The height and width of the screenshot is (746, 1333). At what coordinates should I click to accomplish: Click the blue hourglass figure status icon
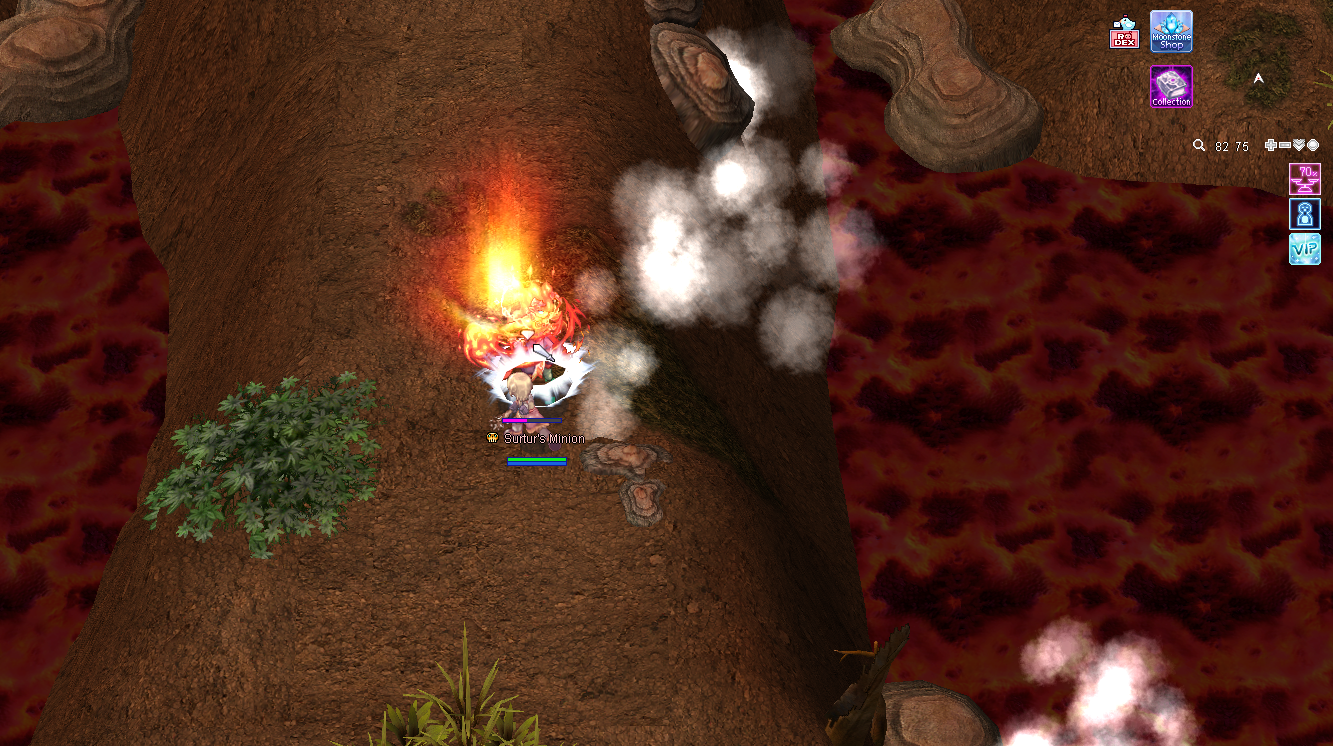click(1305, 214)
